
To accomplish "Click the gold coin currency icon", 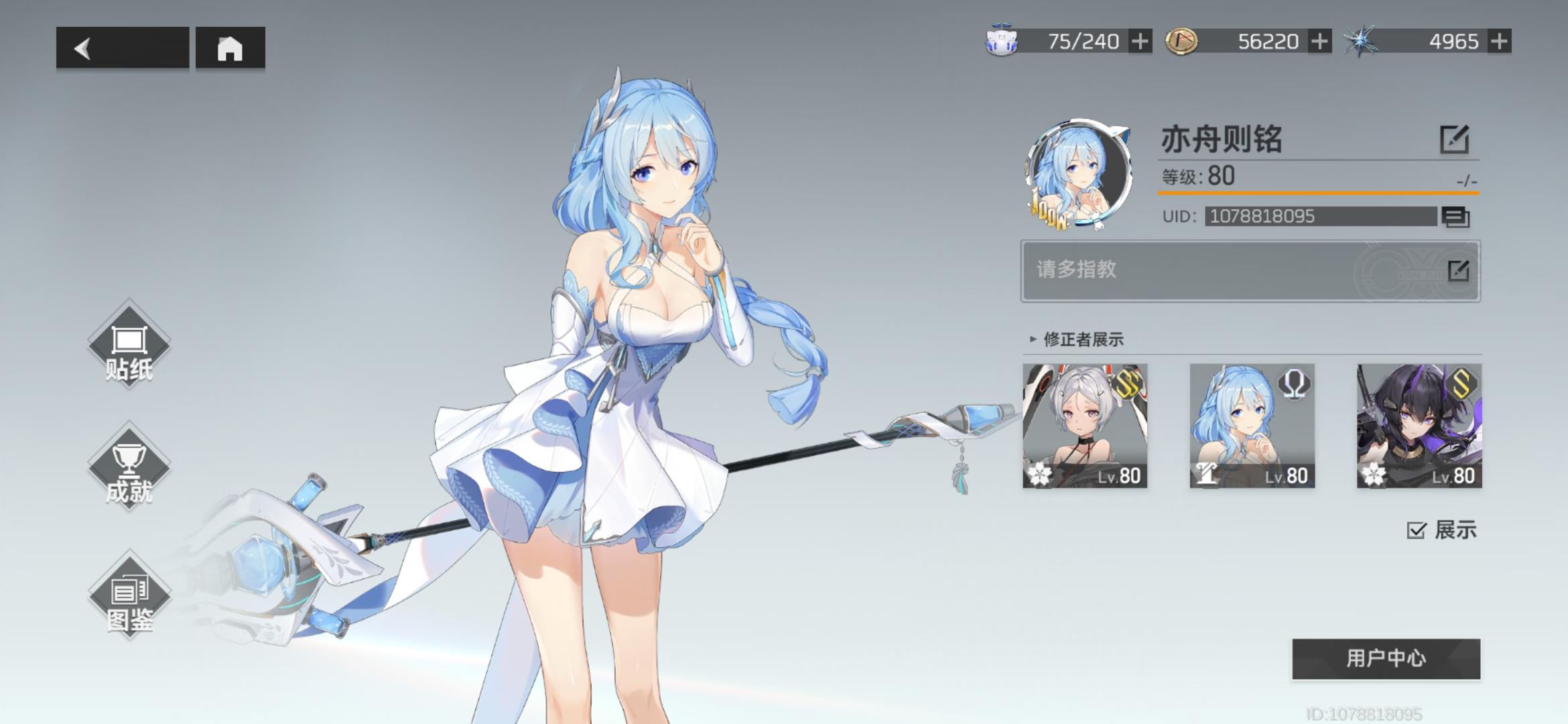I will click(1181, 40).
